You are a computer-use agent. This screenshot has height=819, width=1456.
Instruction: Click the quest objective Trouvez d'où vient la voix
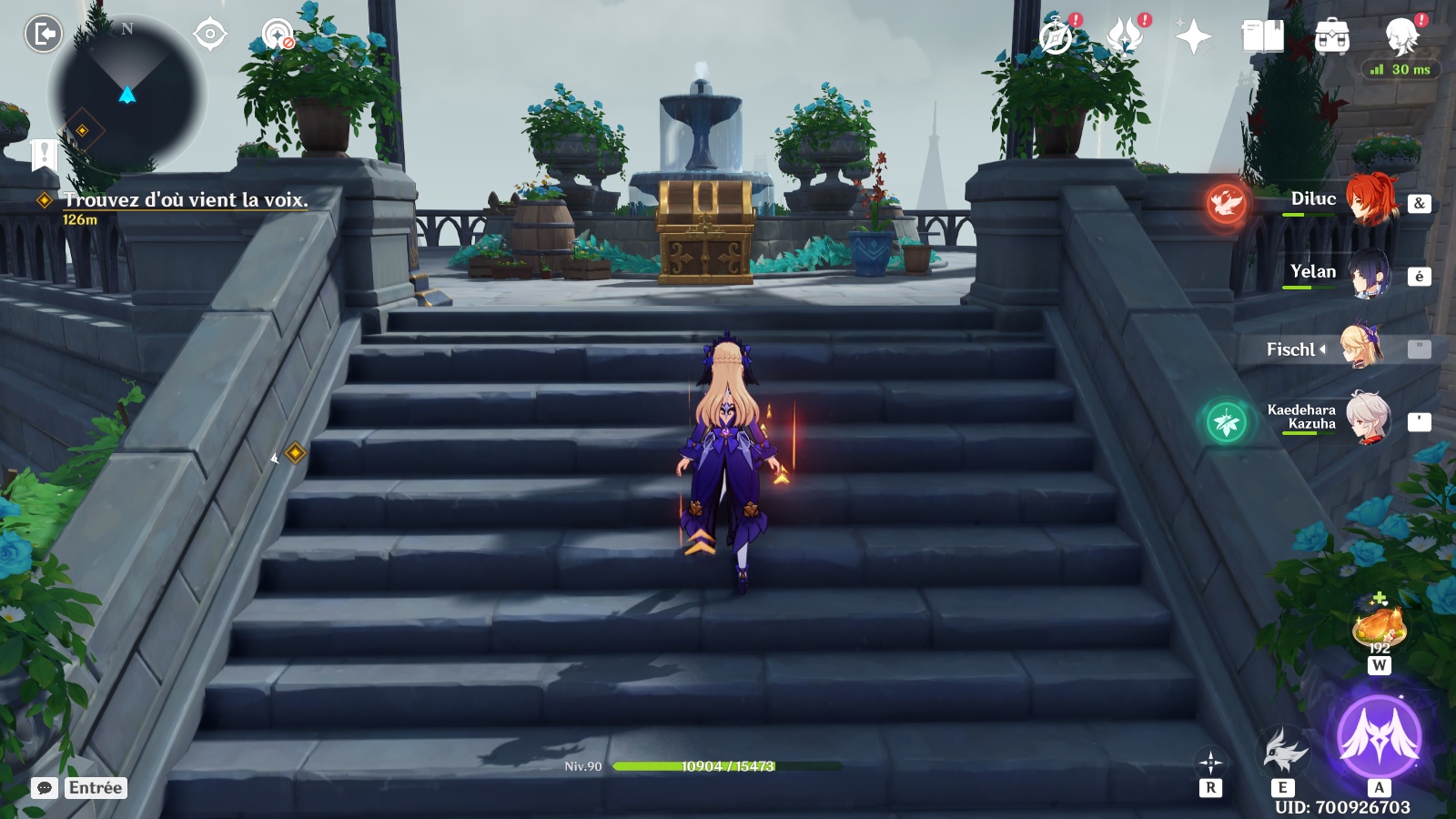pos(186,200)
